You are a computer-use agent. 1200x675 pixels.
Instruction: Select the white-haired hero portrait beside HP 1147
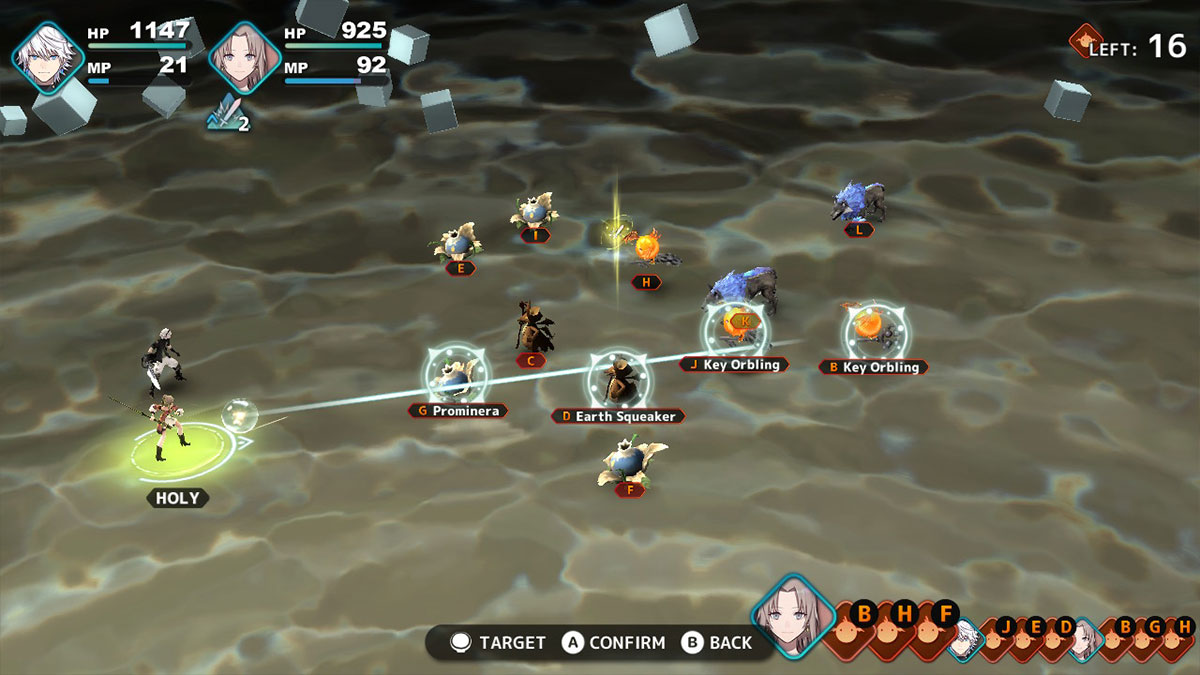click(48, 57)
